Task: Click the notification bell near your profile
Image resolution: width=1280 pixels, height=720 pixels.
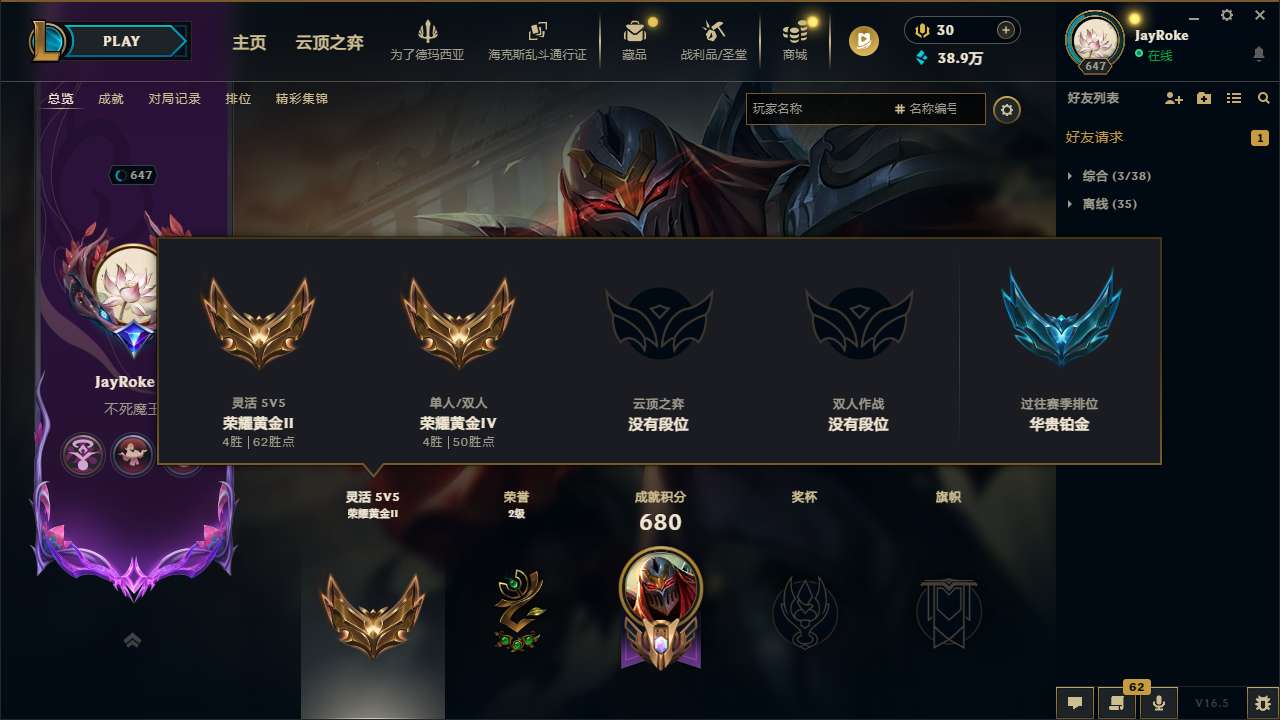Action: coord(1258,56)
